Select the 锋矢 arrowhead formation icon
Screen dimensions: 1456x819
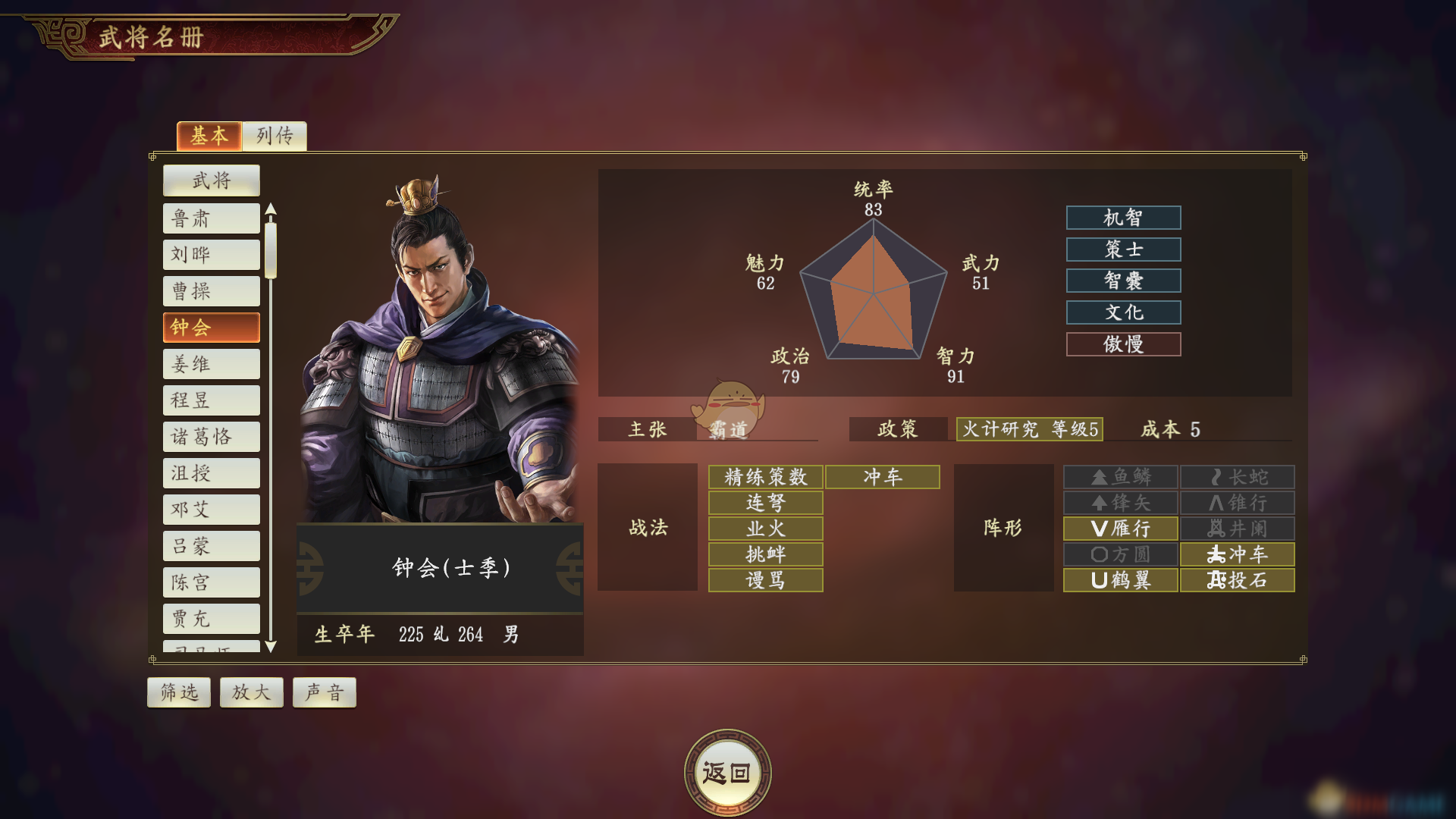(1120, 503)
